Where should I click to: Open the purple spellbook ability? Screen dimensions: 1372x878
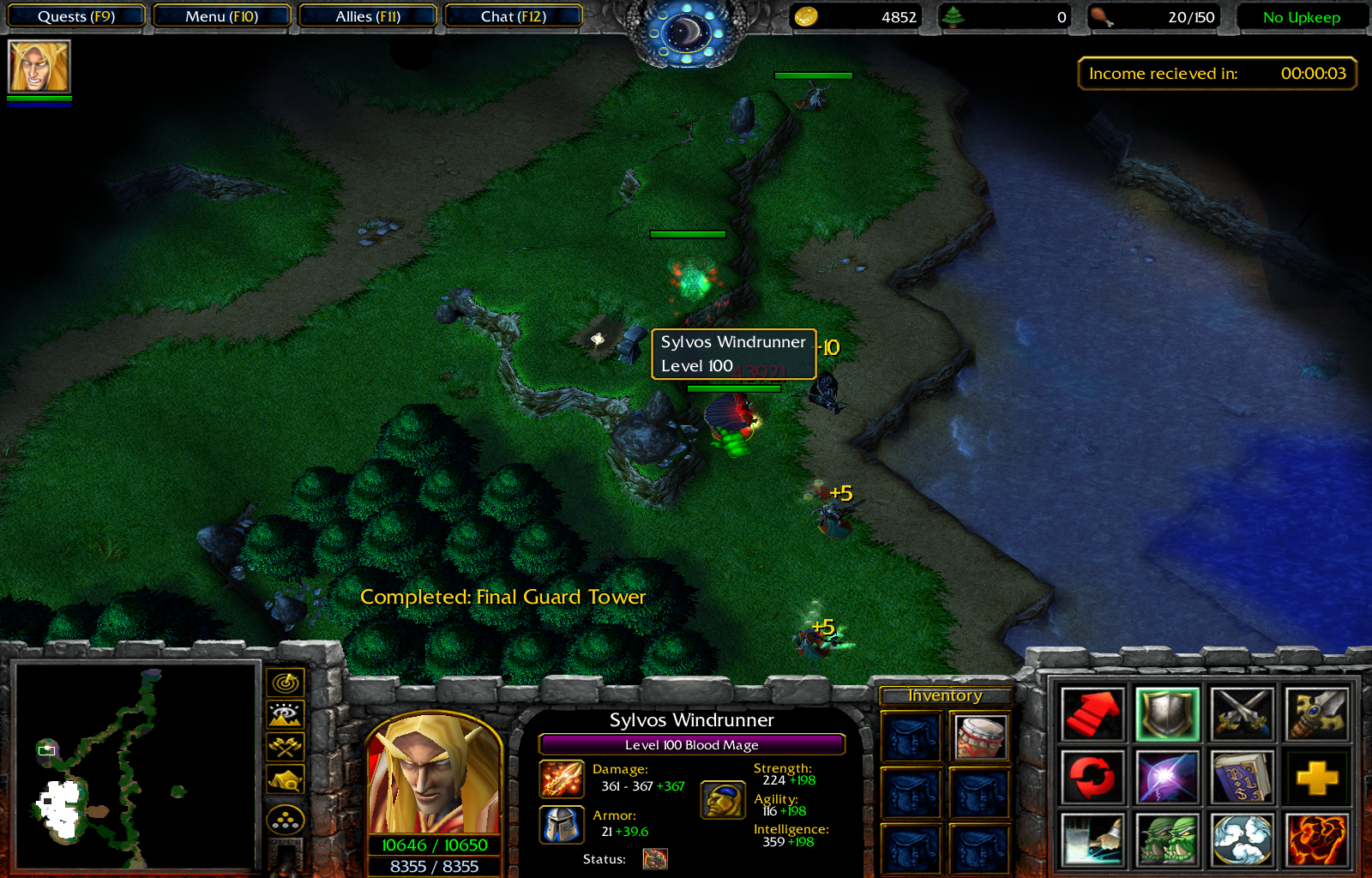1242,778
